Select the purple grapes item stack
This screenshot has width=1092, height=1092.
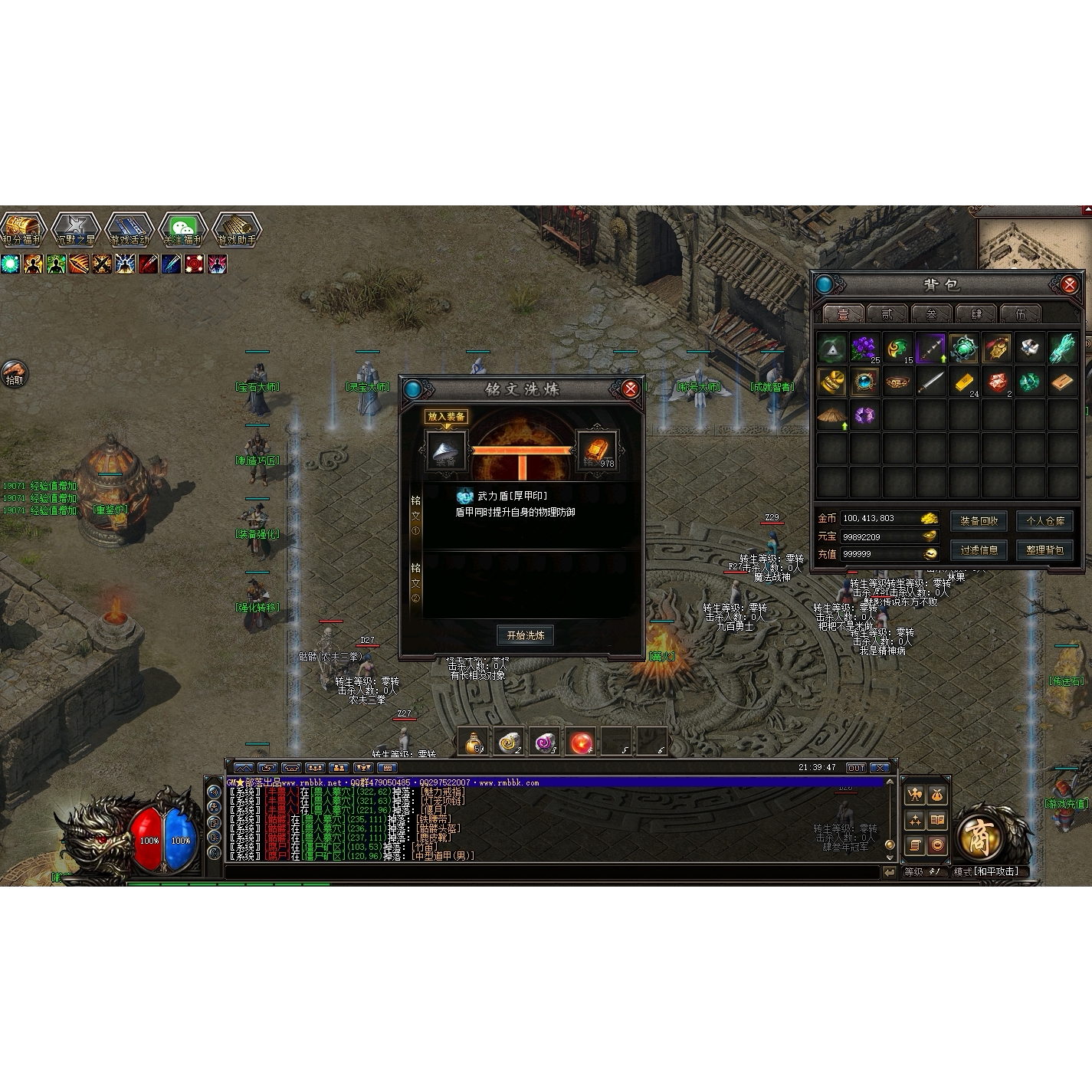coord(864,348)
